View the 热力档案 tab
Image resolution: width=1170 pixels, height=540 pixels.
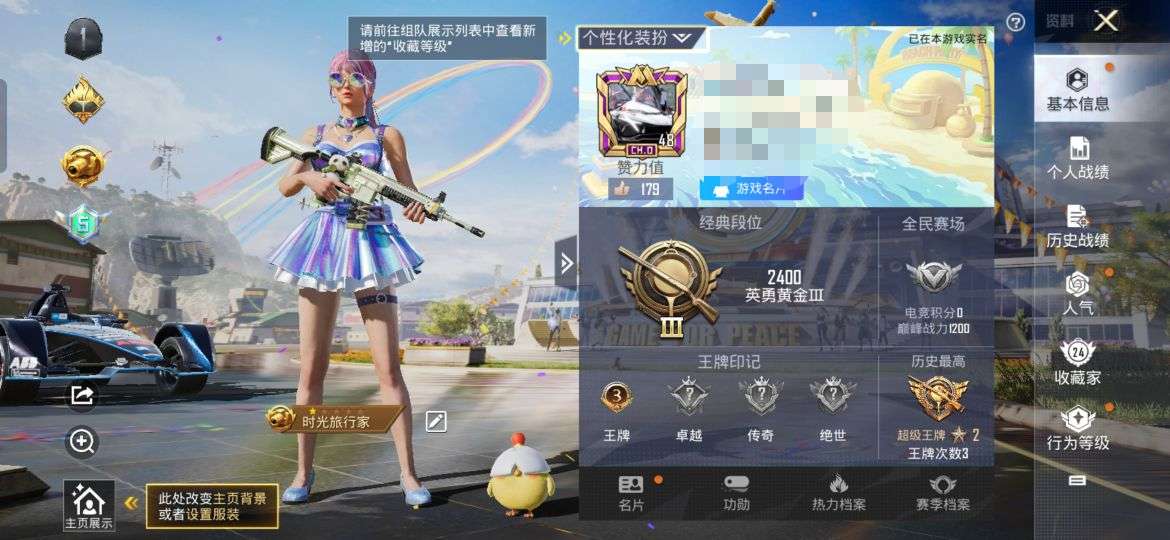(838, 493)
